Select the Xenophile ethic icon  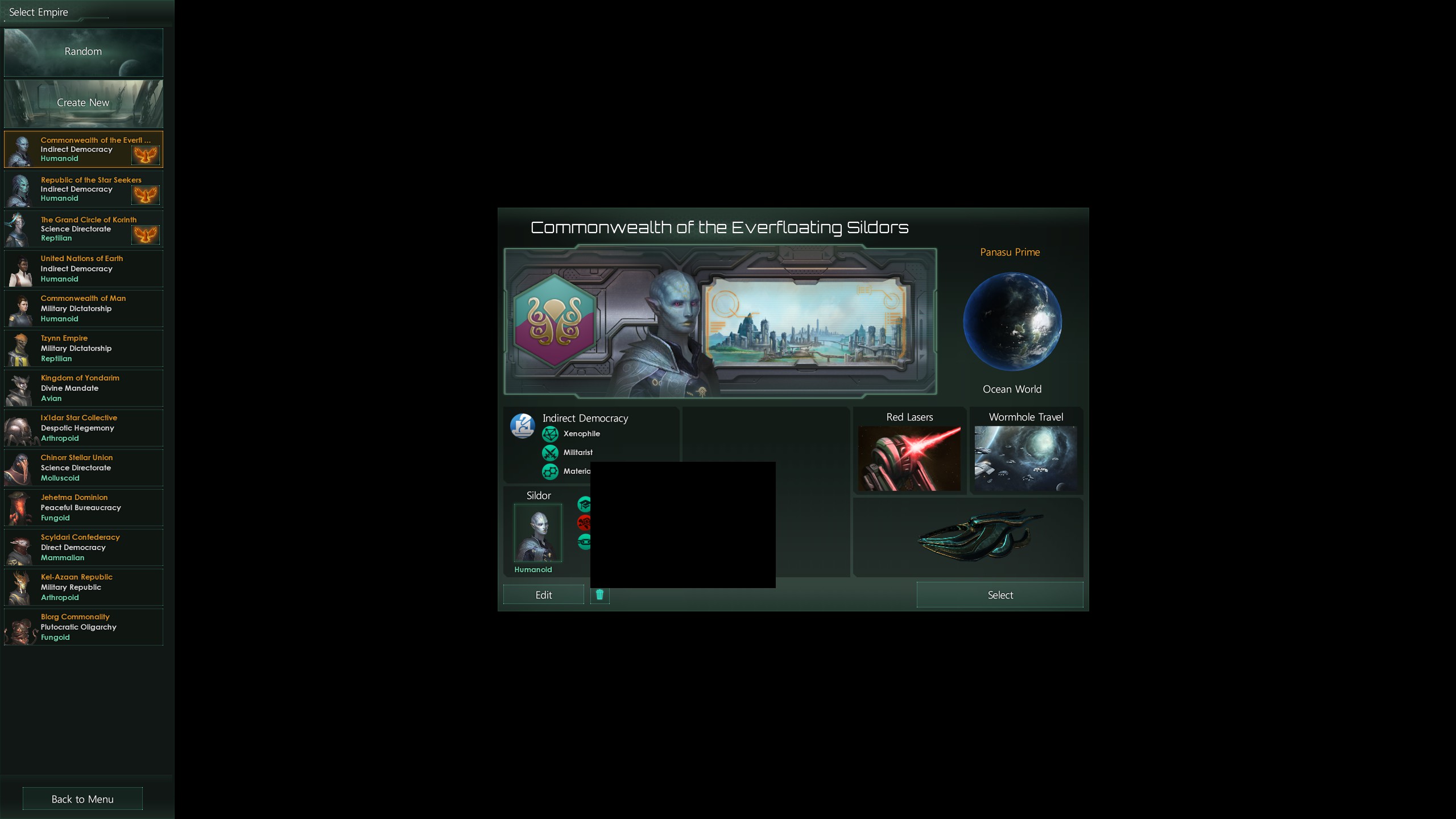click(x=550, y=434)
